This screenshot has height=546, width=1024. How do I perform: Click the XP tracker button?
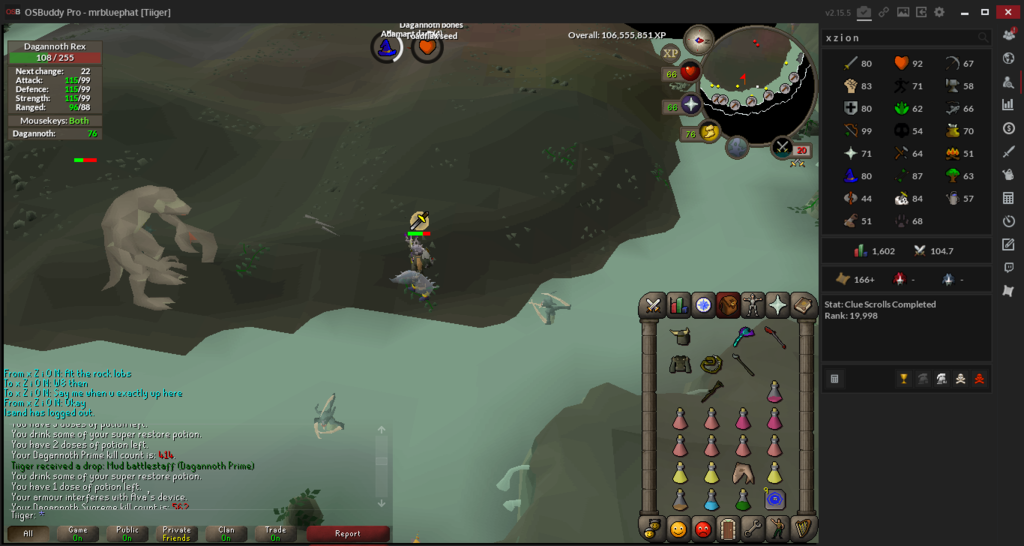tap(670, 52)
